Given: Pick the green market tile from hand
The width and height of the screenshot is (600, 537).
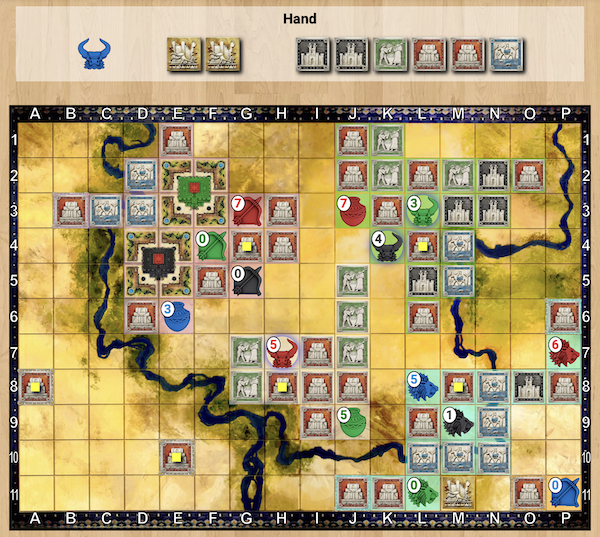Looking at the screenshot, I should pyautogui.click(x=390, y=54).
